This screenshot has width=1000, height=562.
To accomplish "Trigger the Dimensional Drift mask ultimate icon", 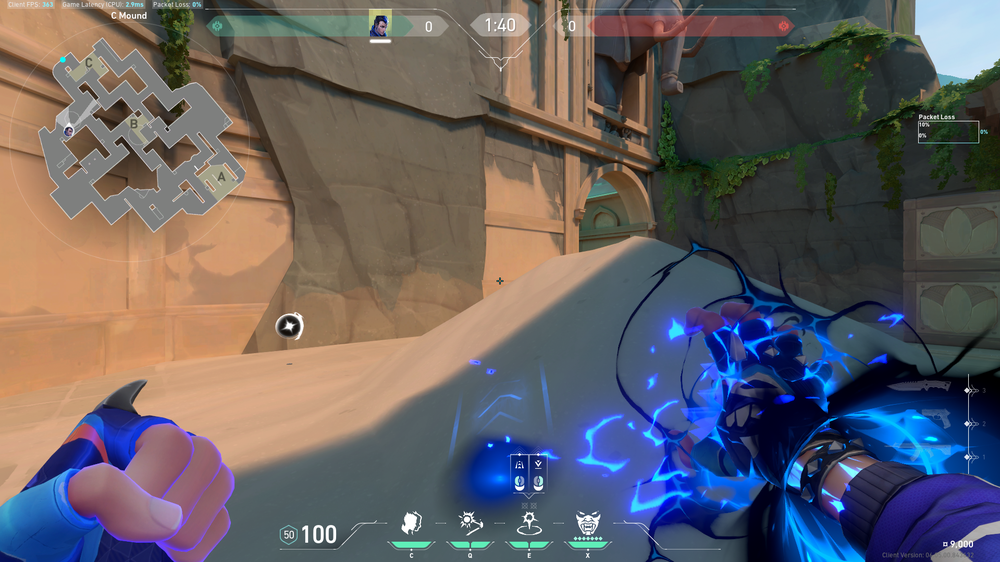I will tap(588, 522).
